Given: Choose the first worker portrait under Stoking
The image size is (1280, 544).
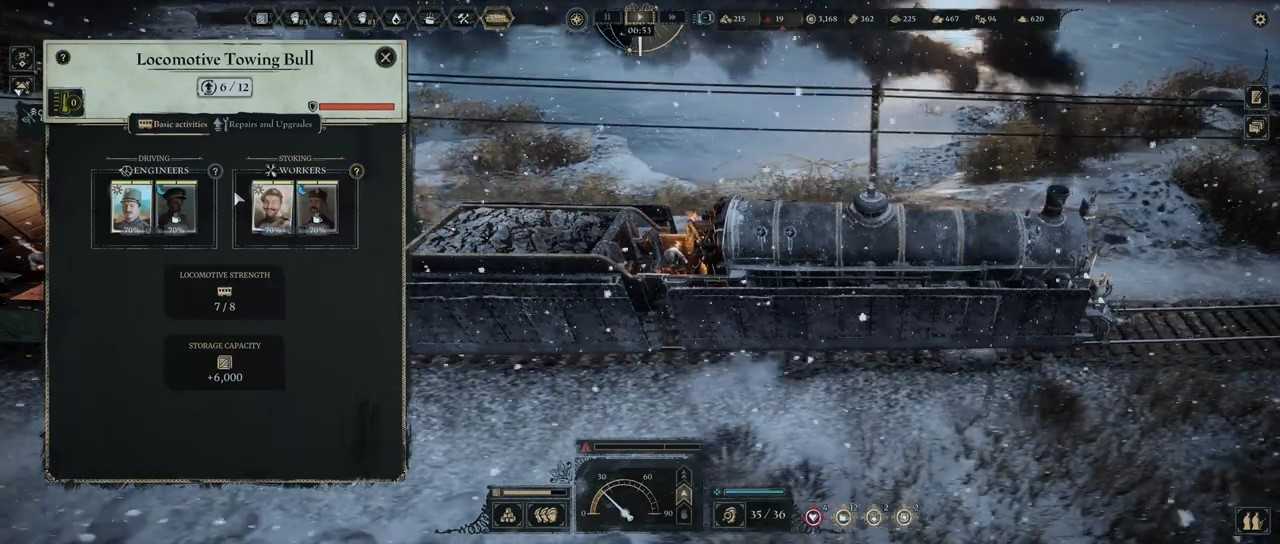Looking at the screenshot, I should (x=272, y=207).
